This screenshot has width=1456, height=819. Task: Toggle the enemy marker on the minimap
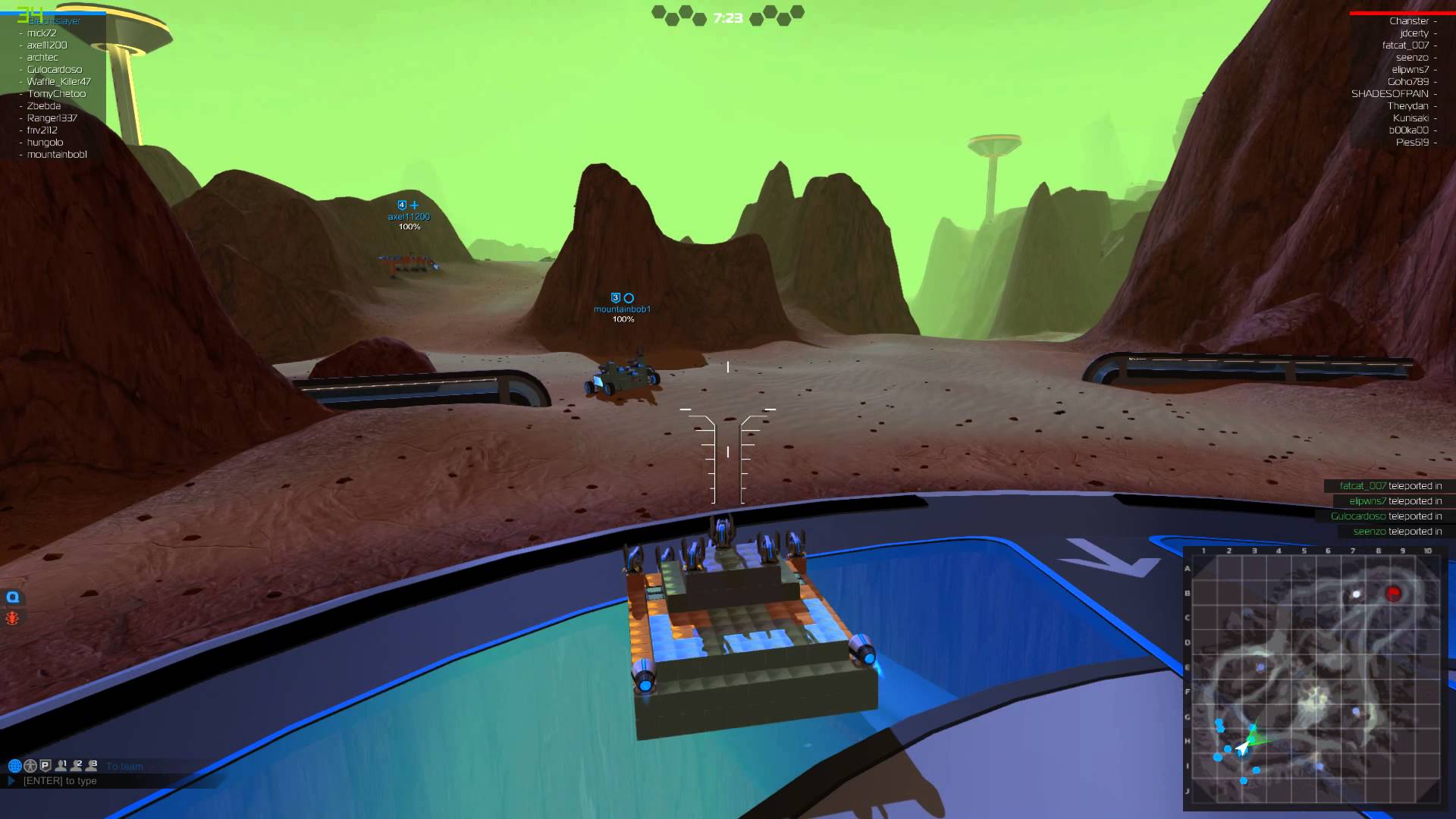1394,594
